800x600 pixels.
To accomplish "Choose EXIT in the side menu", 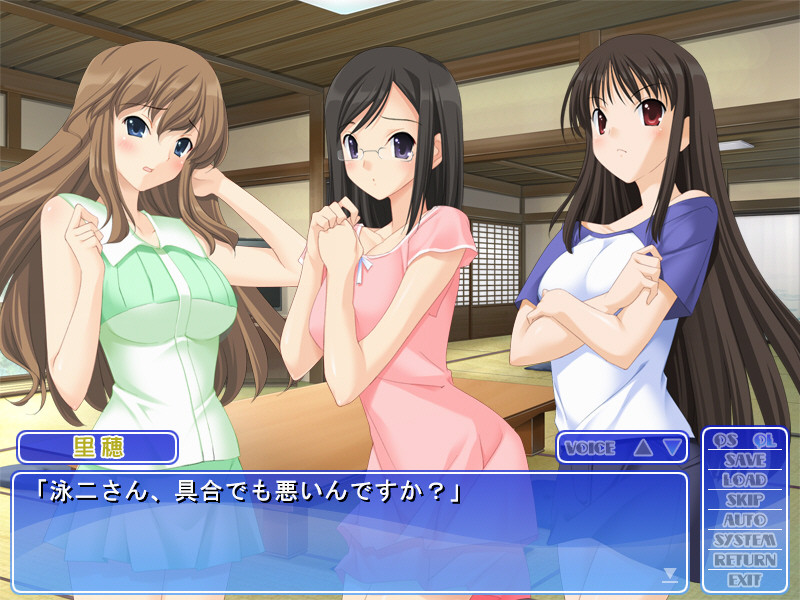I will point(745,580).
